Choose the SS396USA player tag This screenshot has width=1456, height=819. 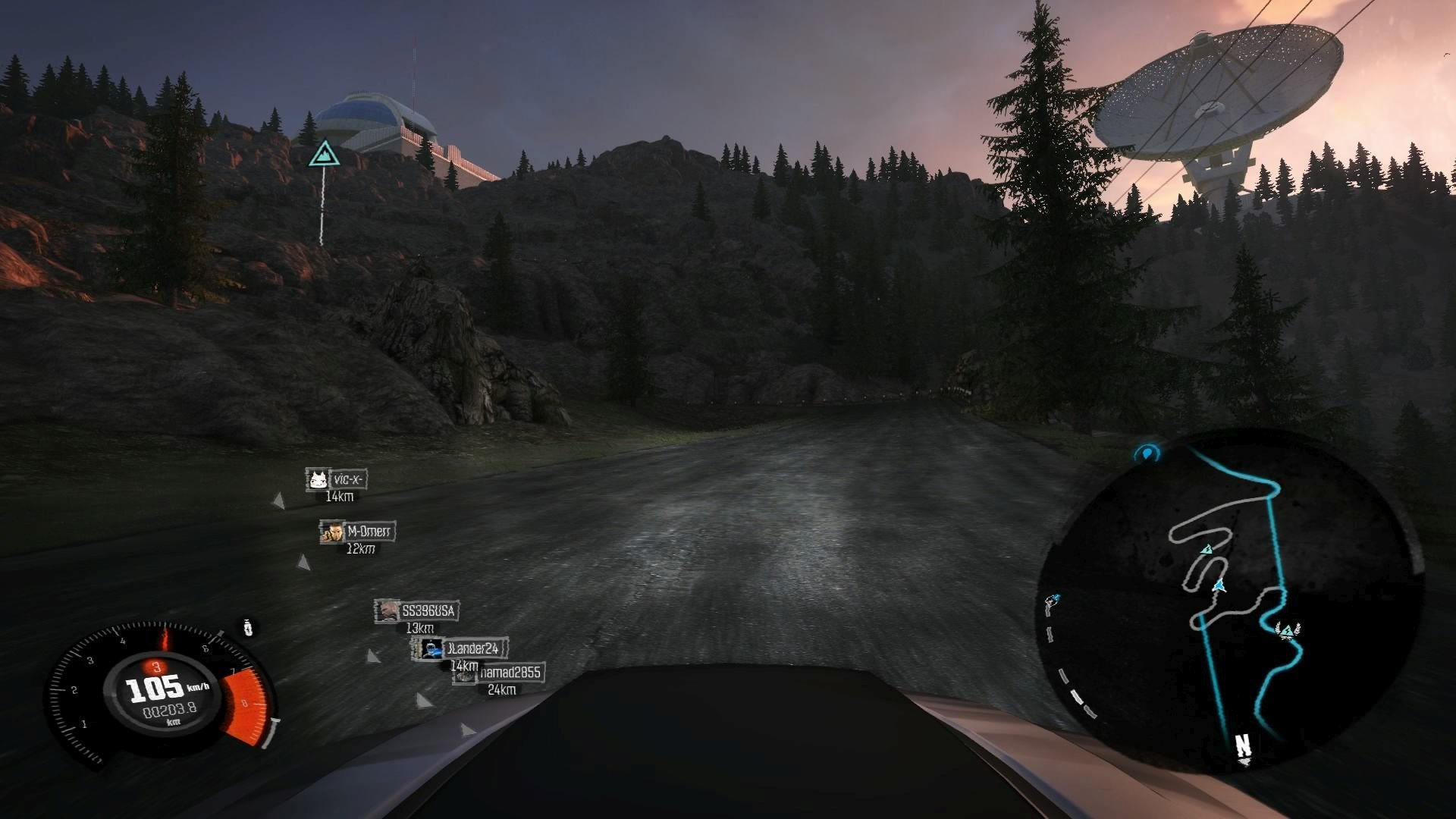point(417,610)
